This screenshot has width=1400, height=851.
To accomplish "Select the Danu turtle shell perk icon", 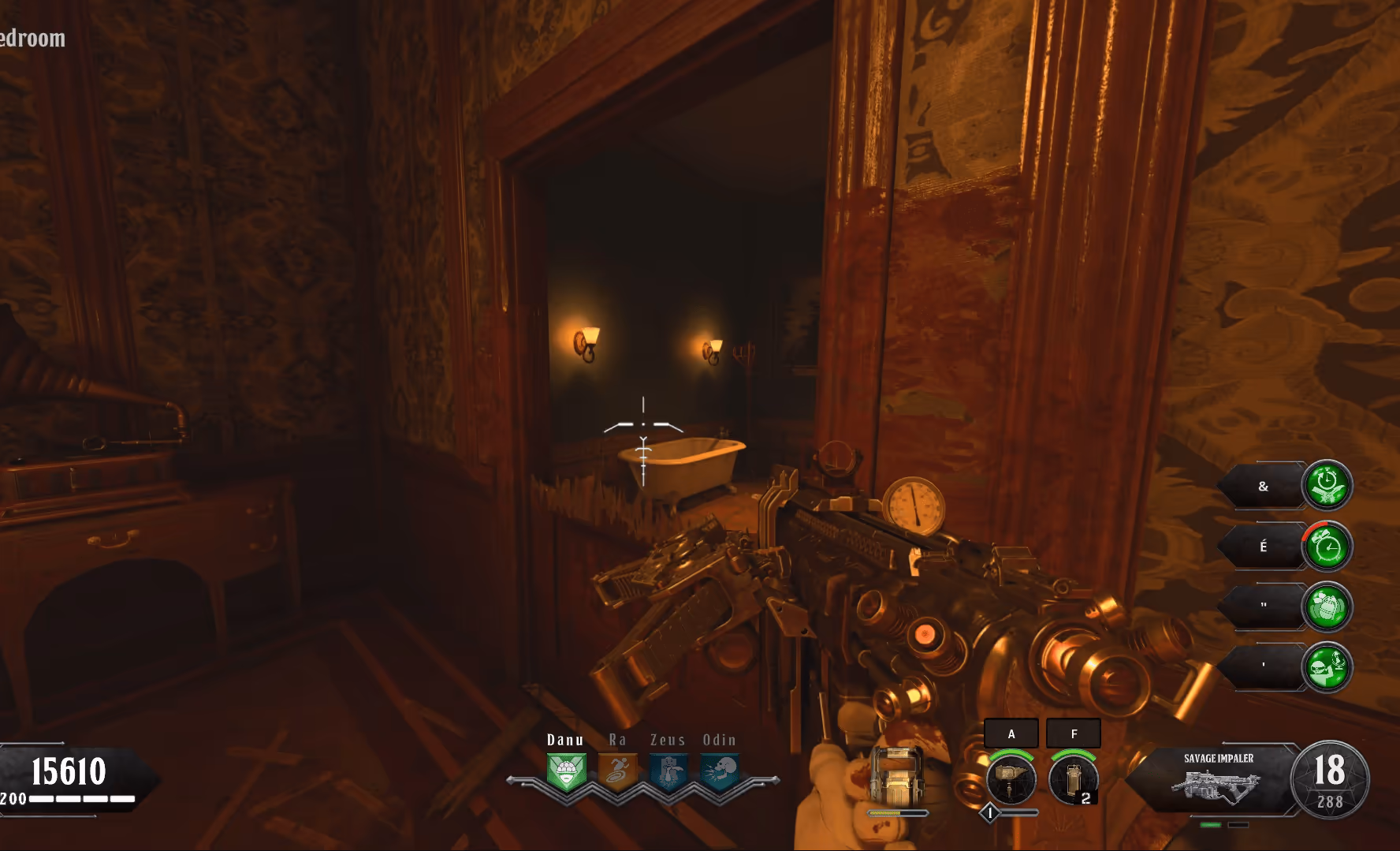I will [x=566, y=771].
